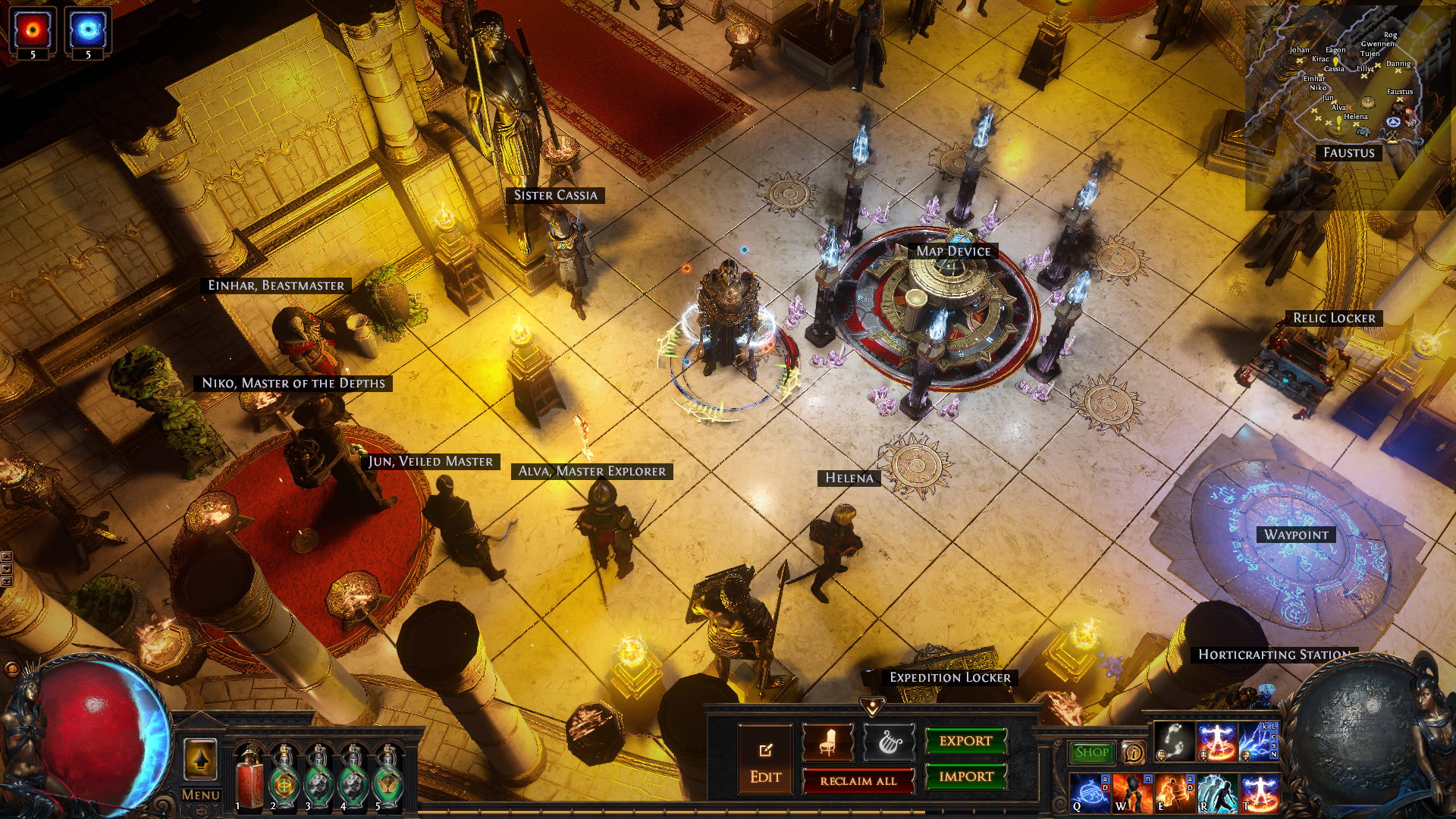
Task: Click the yellow level-up arrow button
Action: point(200,759)
